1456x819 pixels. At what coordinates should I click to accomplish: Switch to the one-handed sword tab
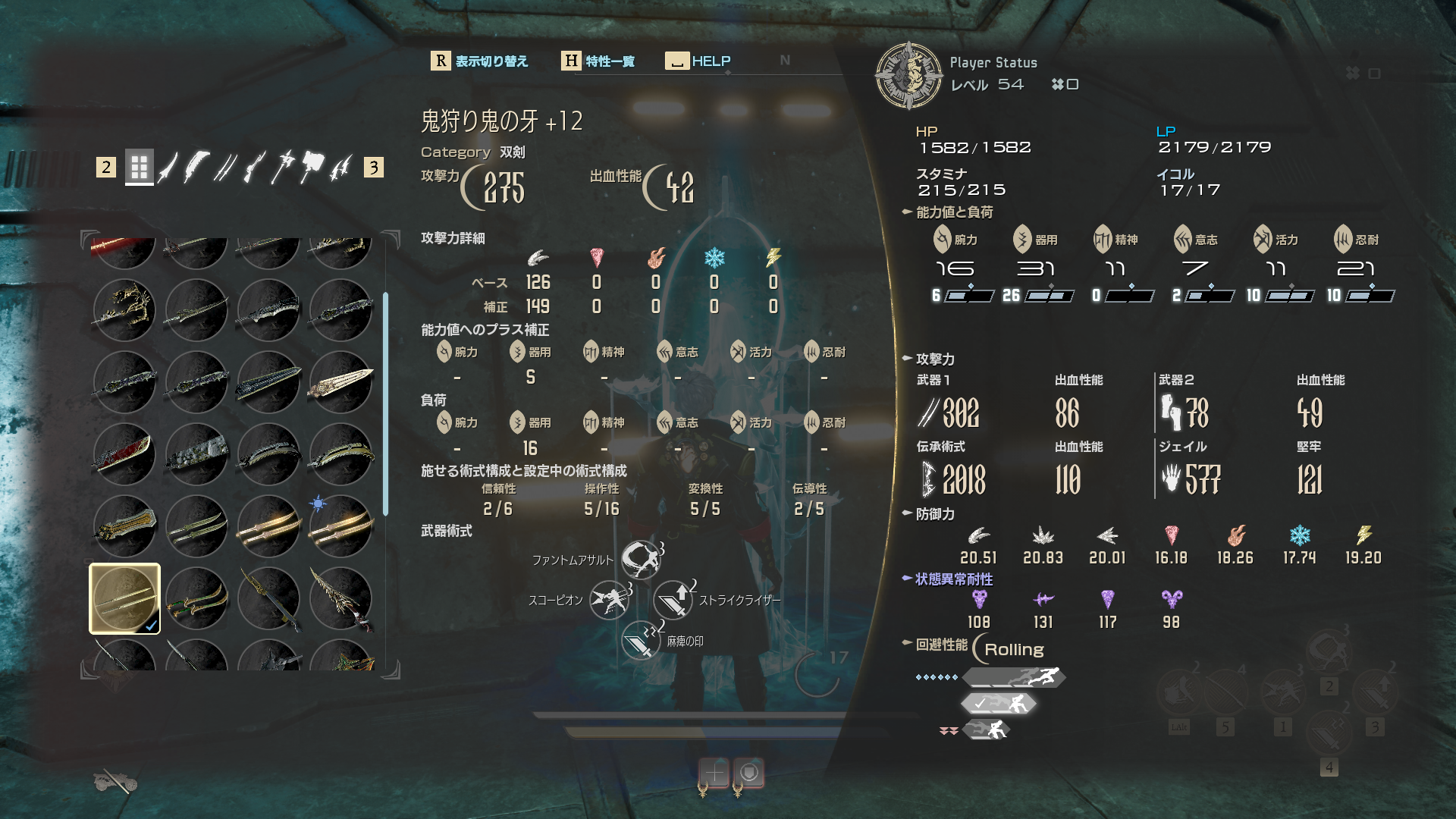coord(168,167)
